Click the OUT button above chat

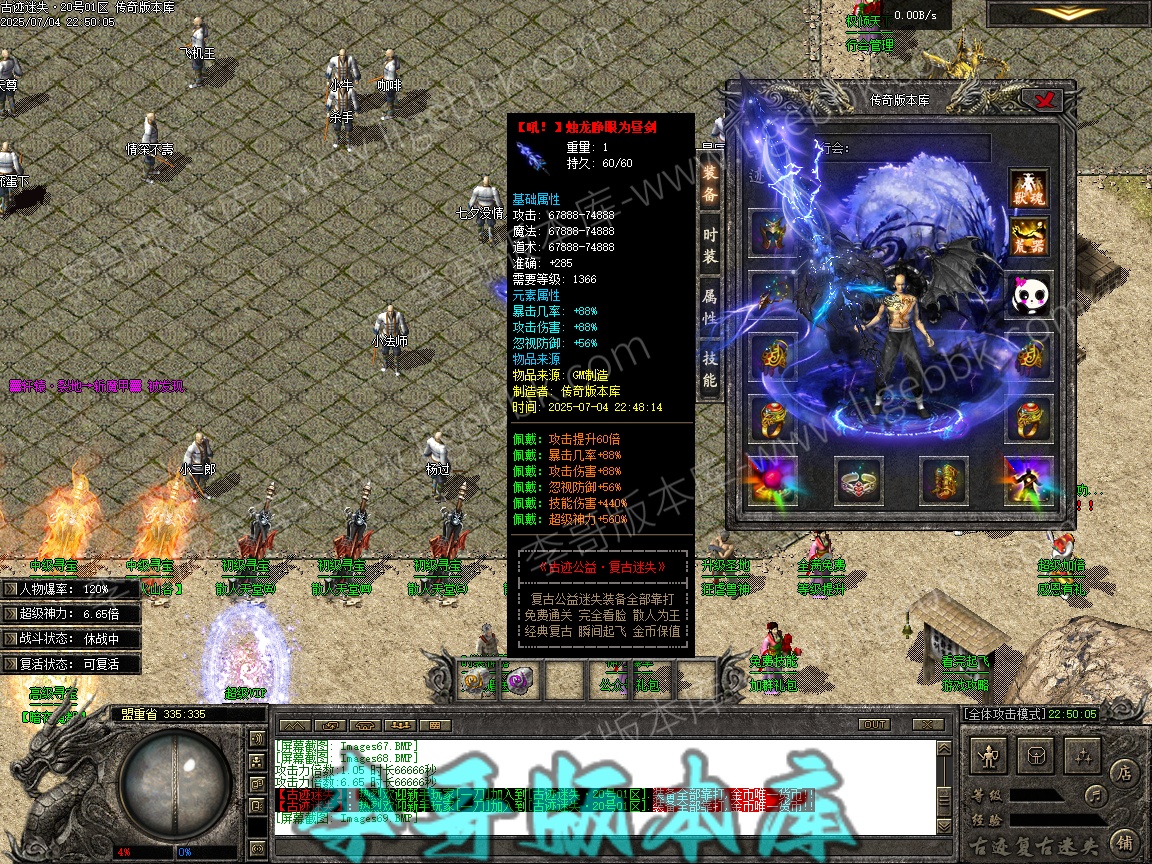click(x=874, y=724)
